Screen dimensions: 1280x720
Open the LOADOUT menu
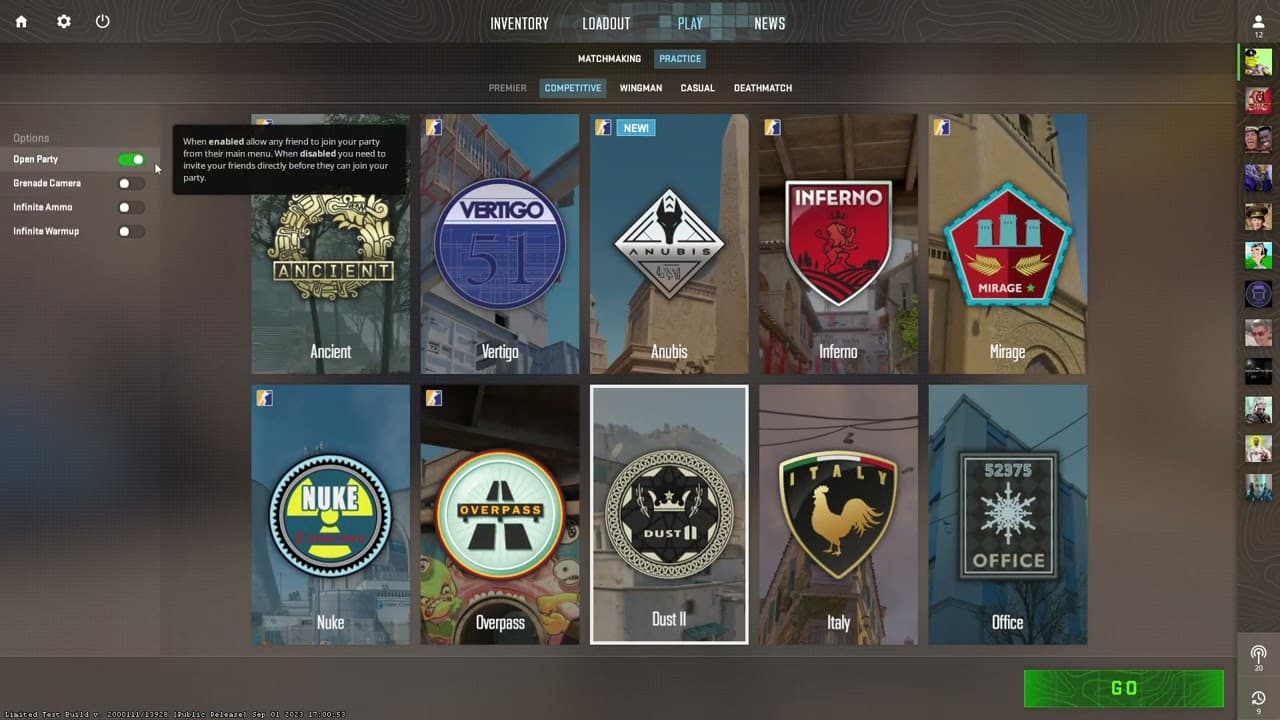point(605,22)
